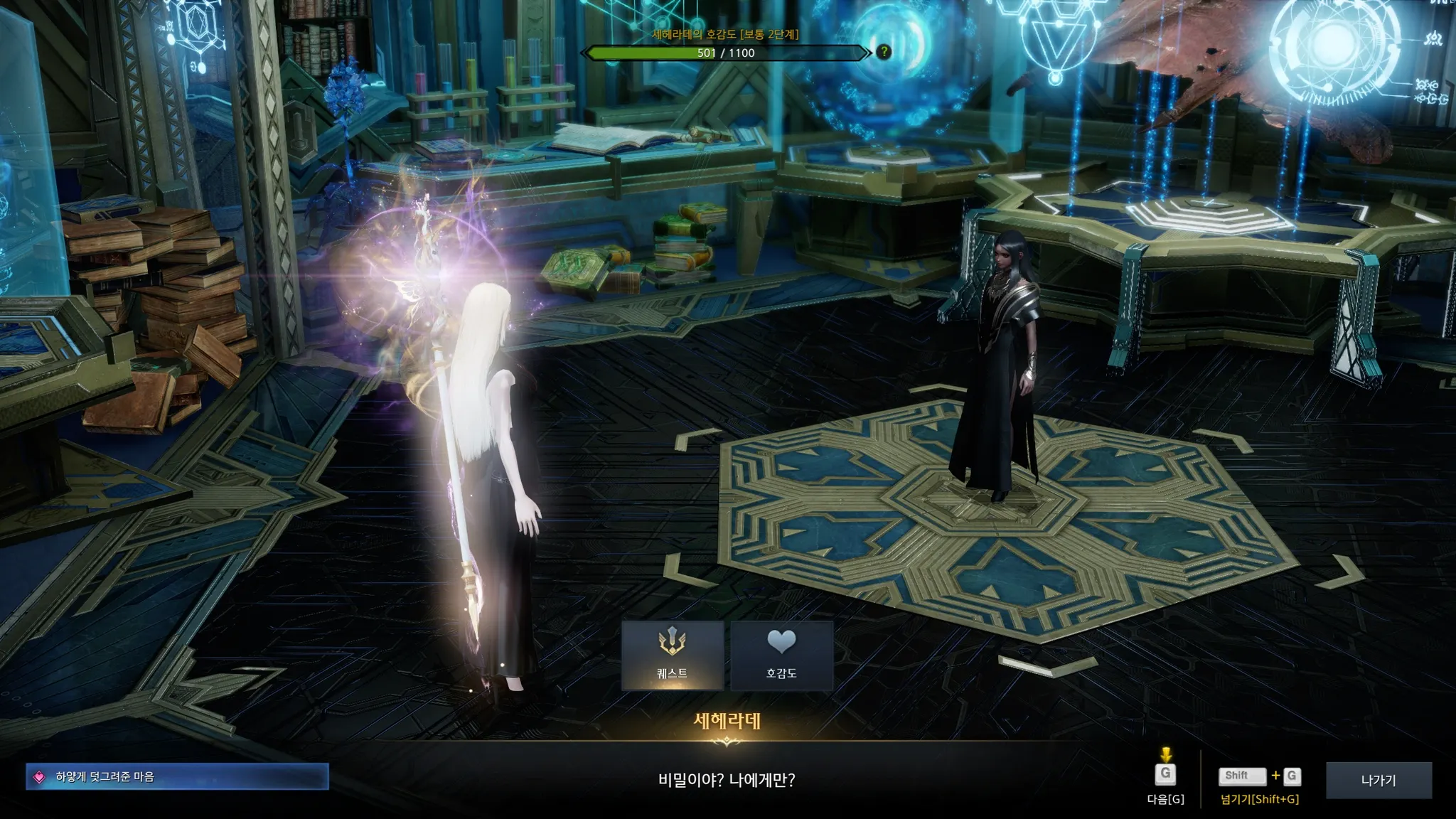Open the 호감도 (Rapport) option
The image size is (1456, 819).
[x=781, y=655]
